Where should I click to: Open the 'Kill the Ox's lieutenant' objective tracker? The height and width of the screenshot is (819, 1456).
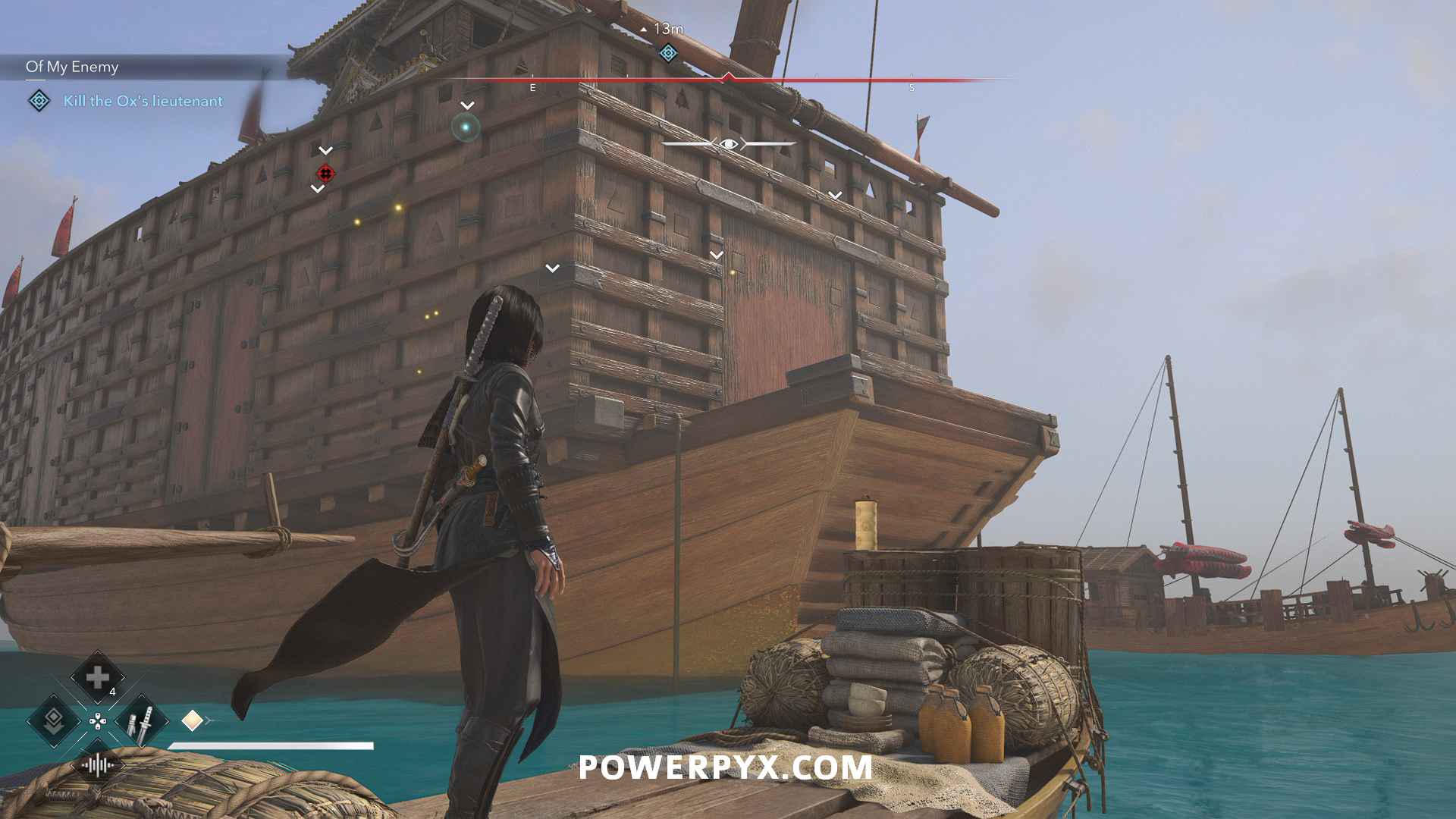click(143, 101)
